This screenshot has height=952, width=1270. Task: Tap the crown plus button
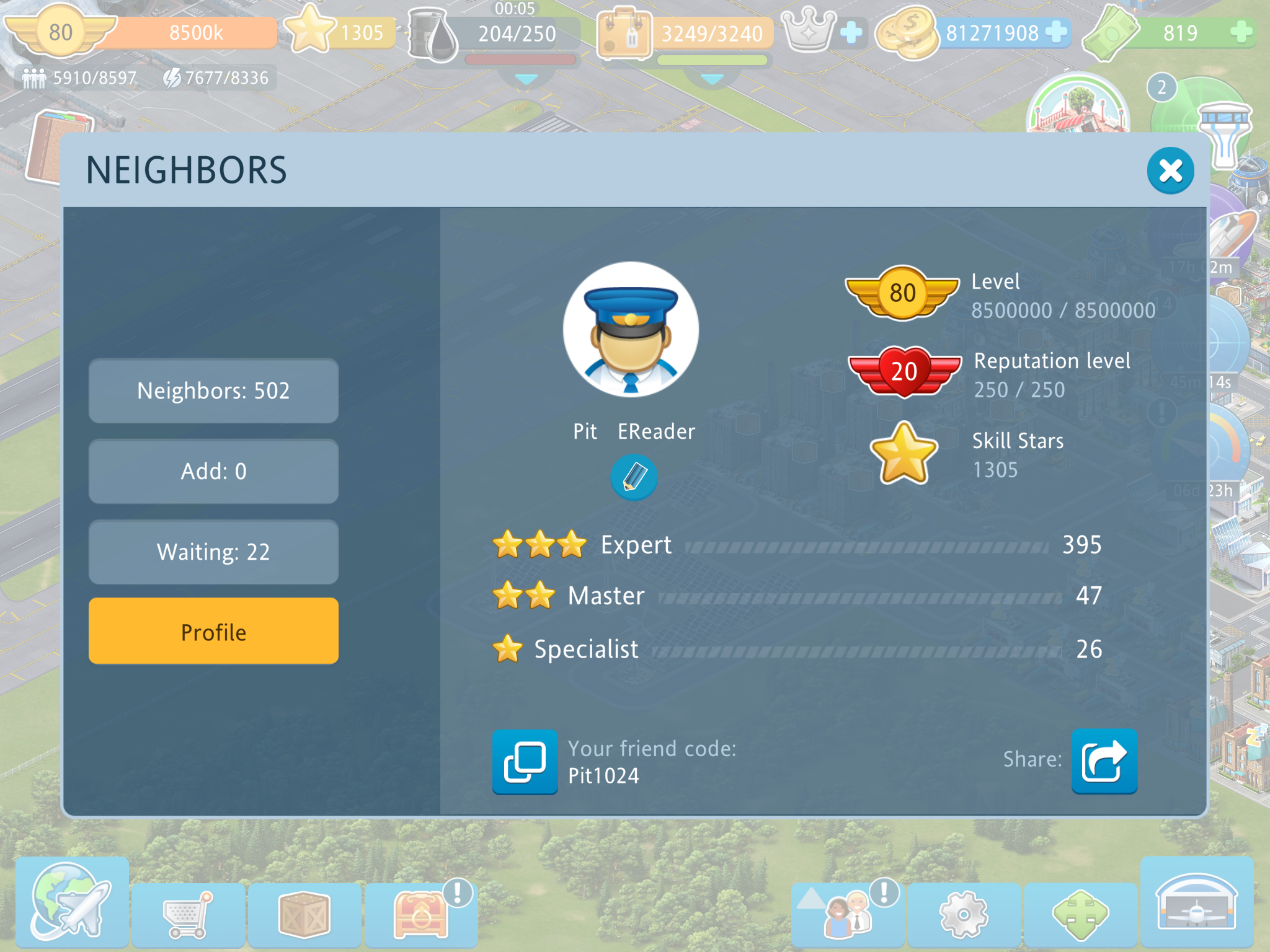[x=851, y=32]
